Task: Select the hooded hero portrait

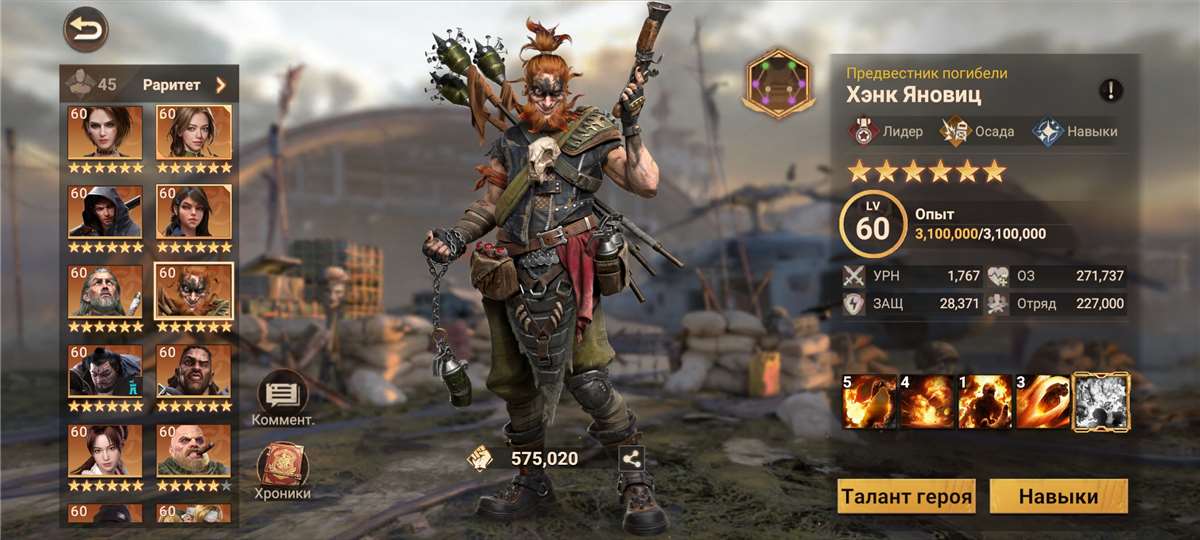Action: pyautogui.click(x=105, y=212)
